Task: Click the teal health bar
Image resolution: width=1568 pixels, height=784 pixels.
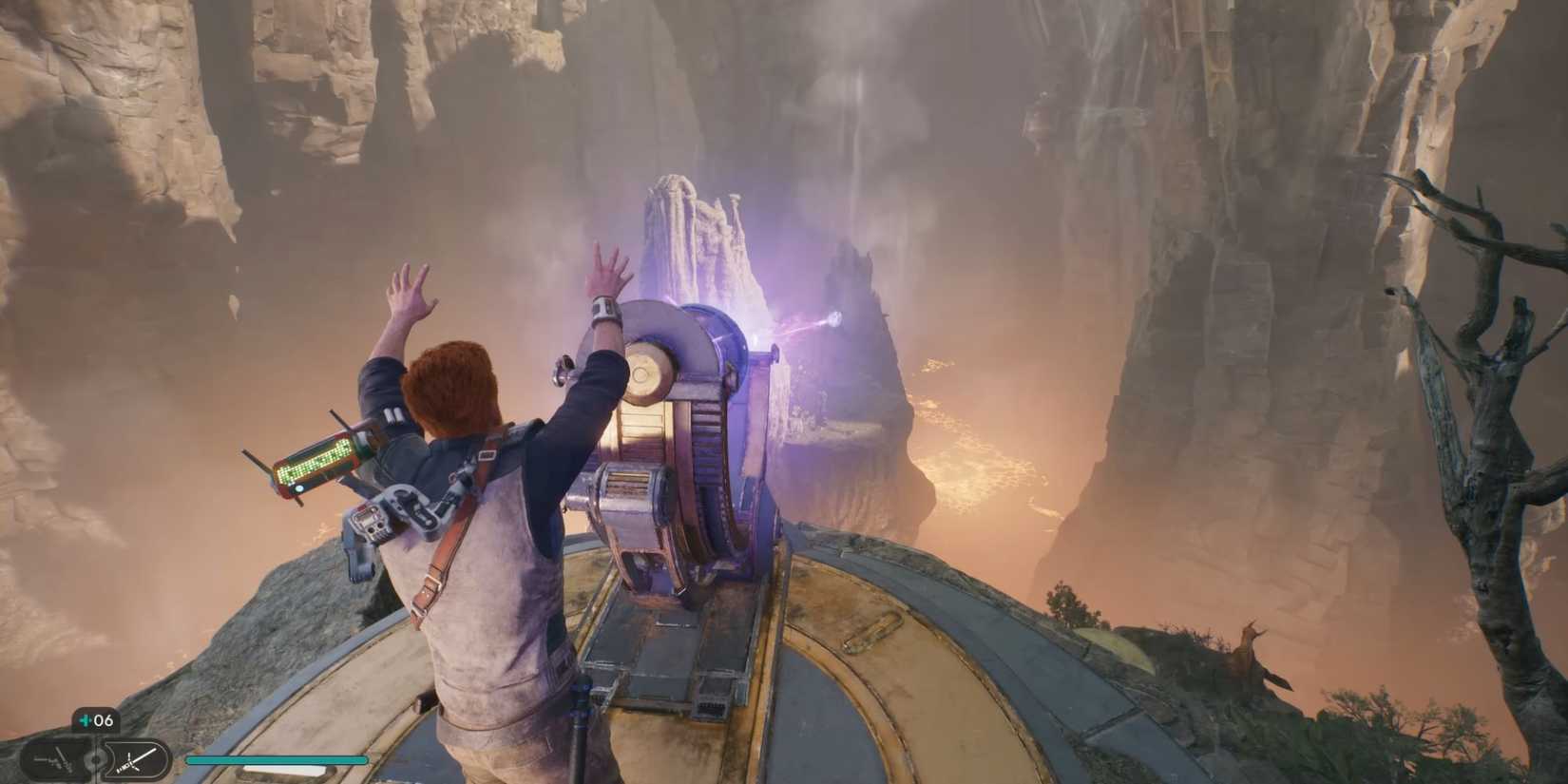Action: click(x=277, y=760)
